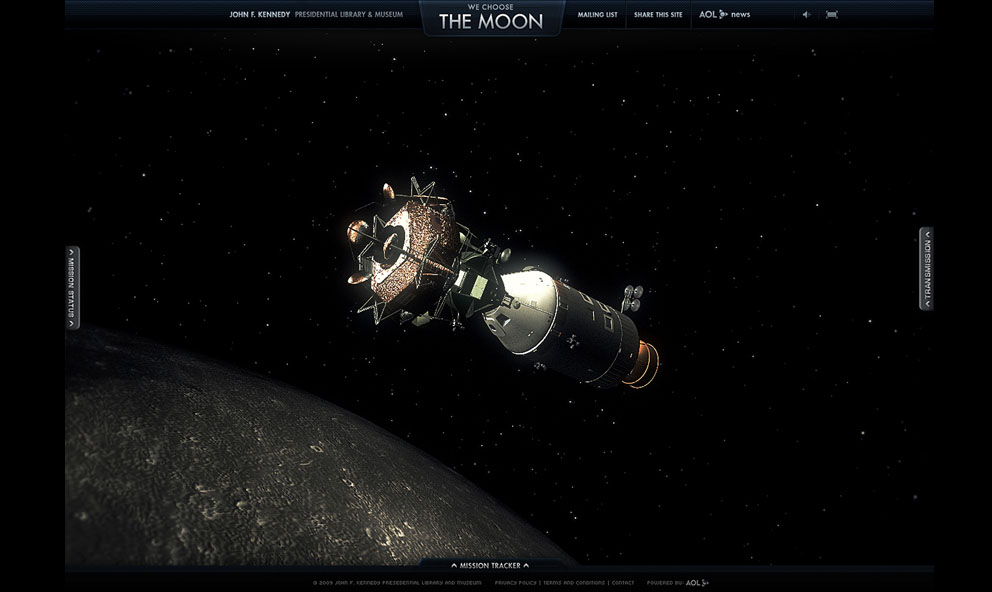
Task: Activate the fullscreen icon
Action: coord(832,15)
